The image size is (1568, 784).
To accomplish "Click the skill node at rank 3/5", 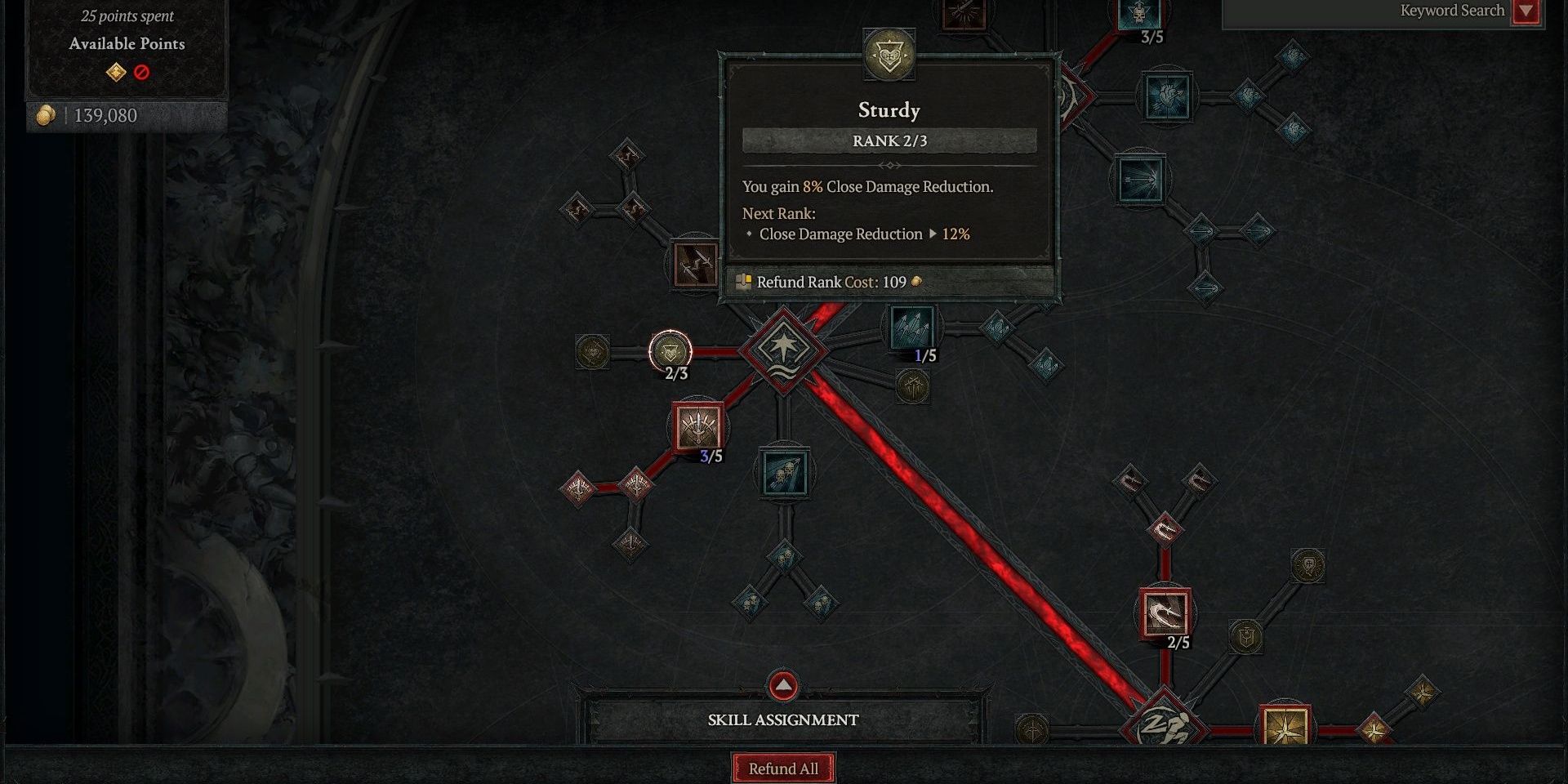I will 699,424.
